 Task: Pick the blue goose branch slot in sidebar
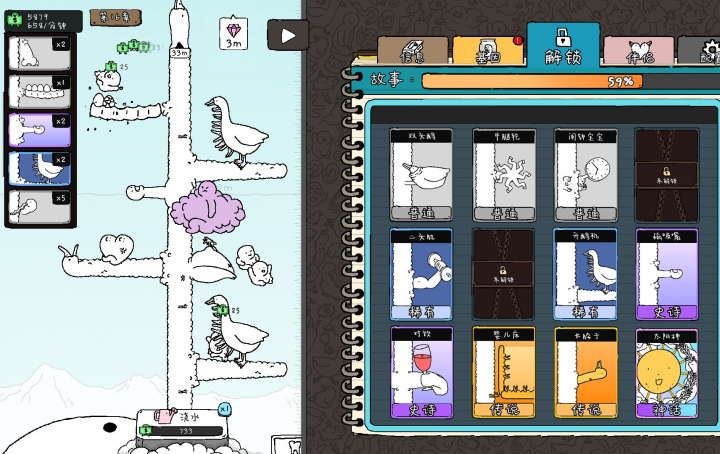40,167
